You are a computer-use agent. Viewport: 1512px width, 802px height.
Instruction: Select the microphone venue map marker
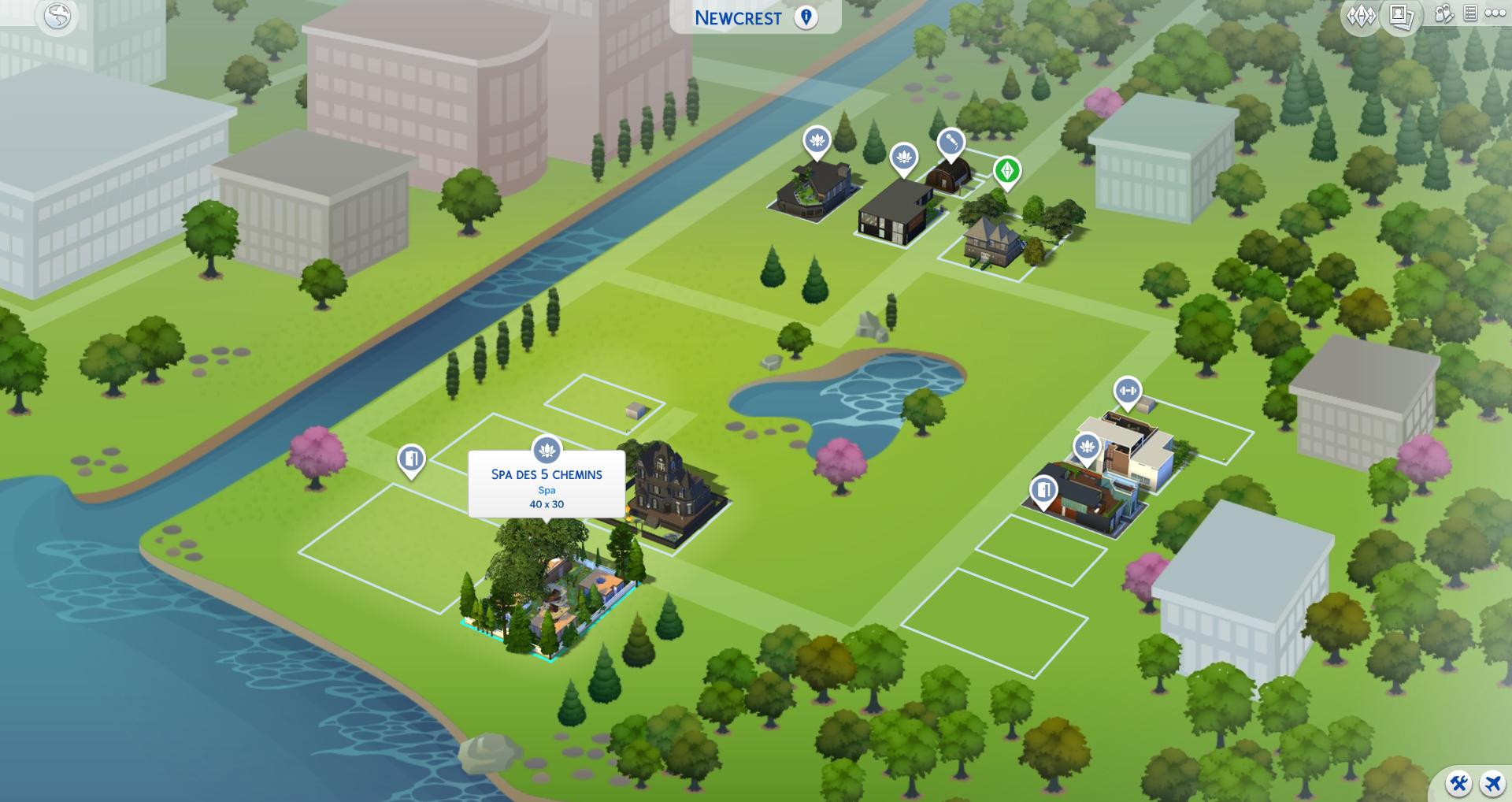coord(951,143)
